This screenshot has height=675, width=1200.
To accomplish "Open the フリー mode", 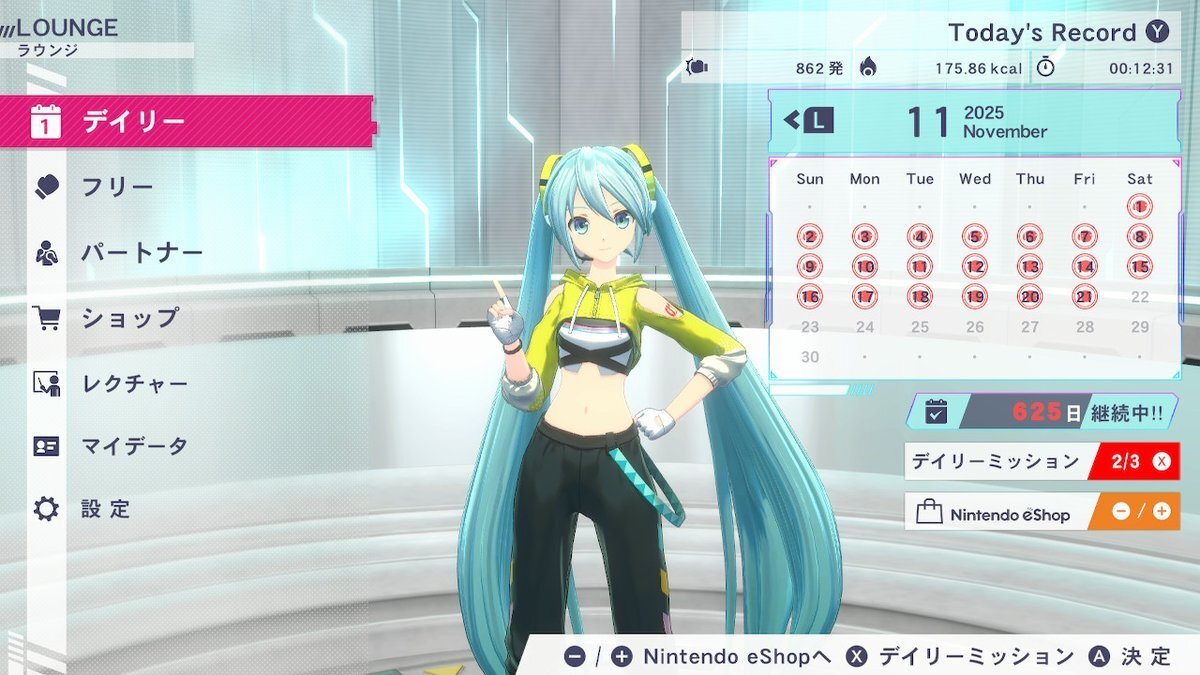I will pos(117,188).
